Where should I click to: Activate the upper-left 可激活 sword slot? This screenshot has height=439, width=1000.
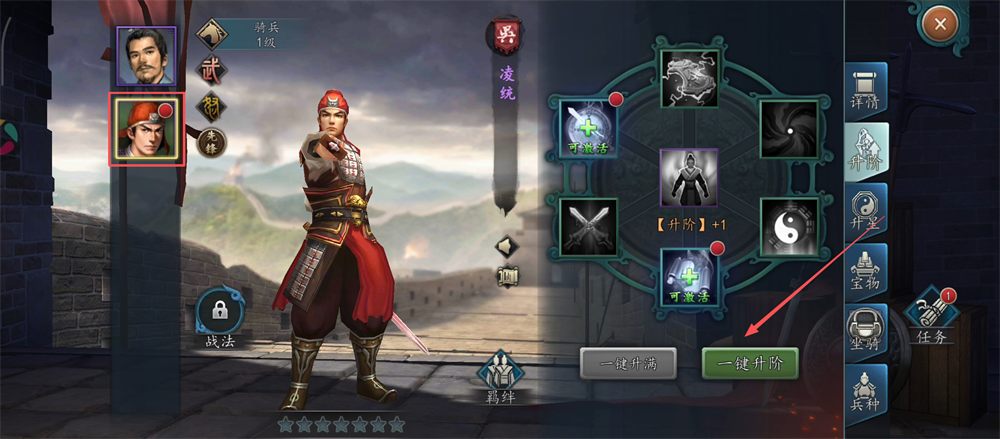588,128
